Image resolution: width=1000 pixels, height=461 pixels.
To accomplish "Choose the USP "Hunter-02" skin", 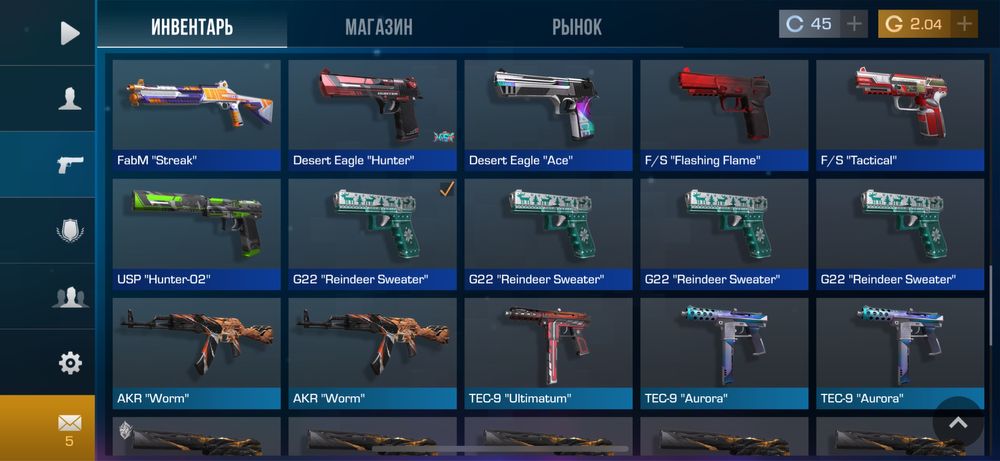I will (196, 233).
